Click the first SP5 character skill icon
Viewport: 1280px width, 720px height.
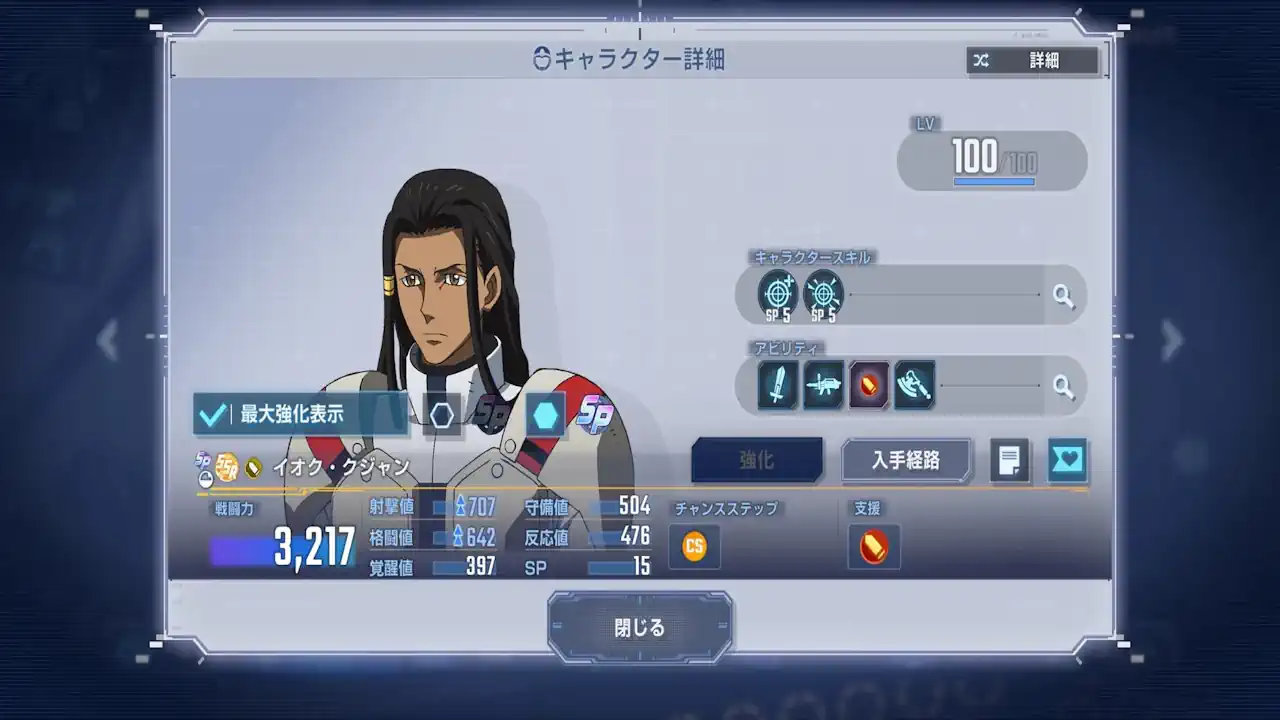[776, 294]
